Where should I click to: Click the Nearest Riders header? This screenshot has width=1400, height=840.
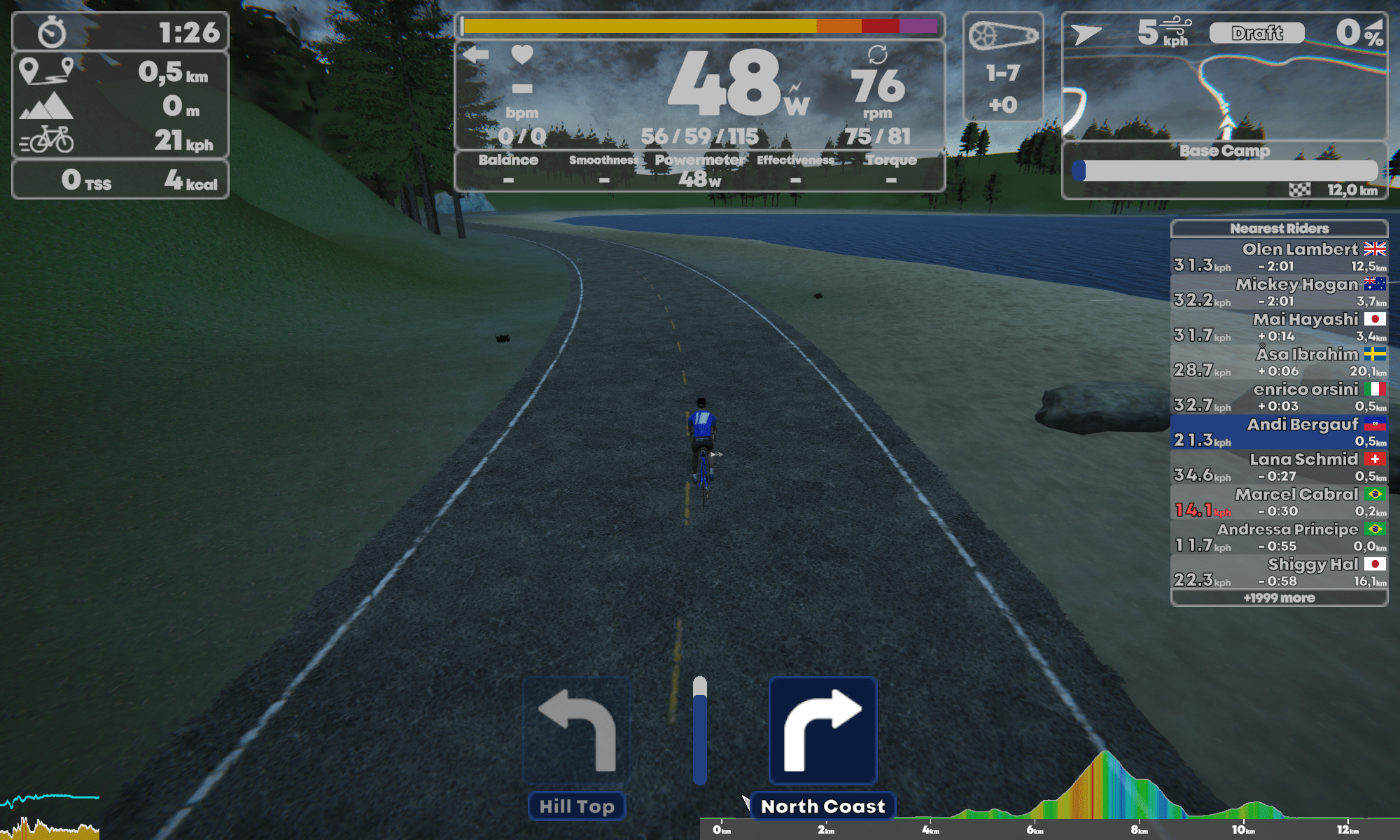(1279, 228)
